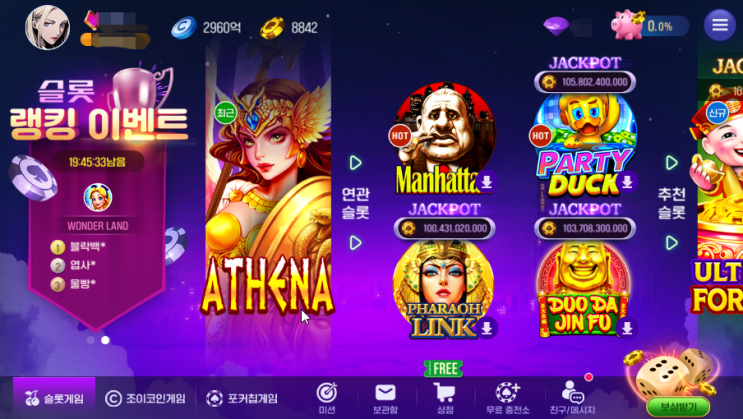Switch to the 포커칩게임 tab

tap(242, 398)
